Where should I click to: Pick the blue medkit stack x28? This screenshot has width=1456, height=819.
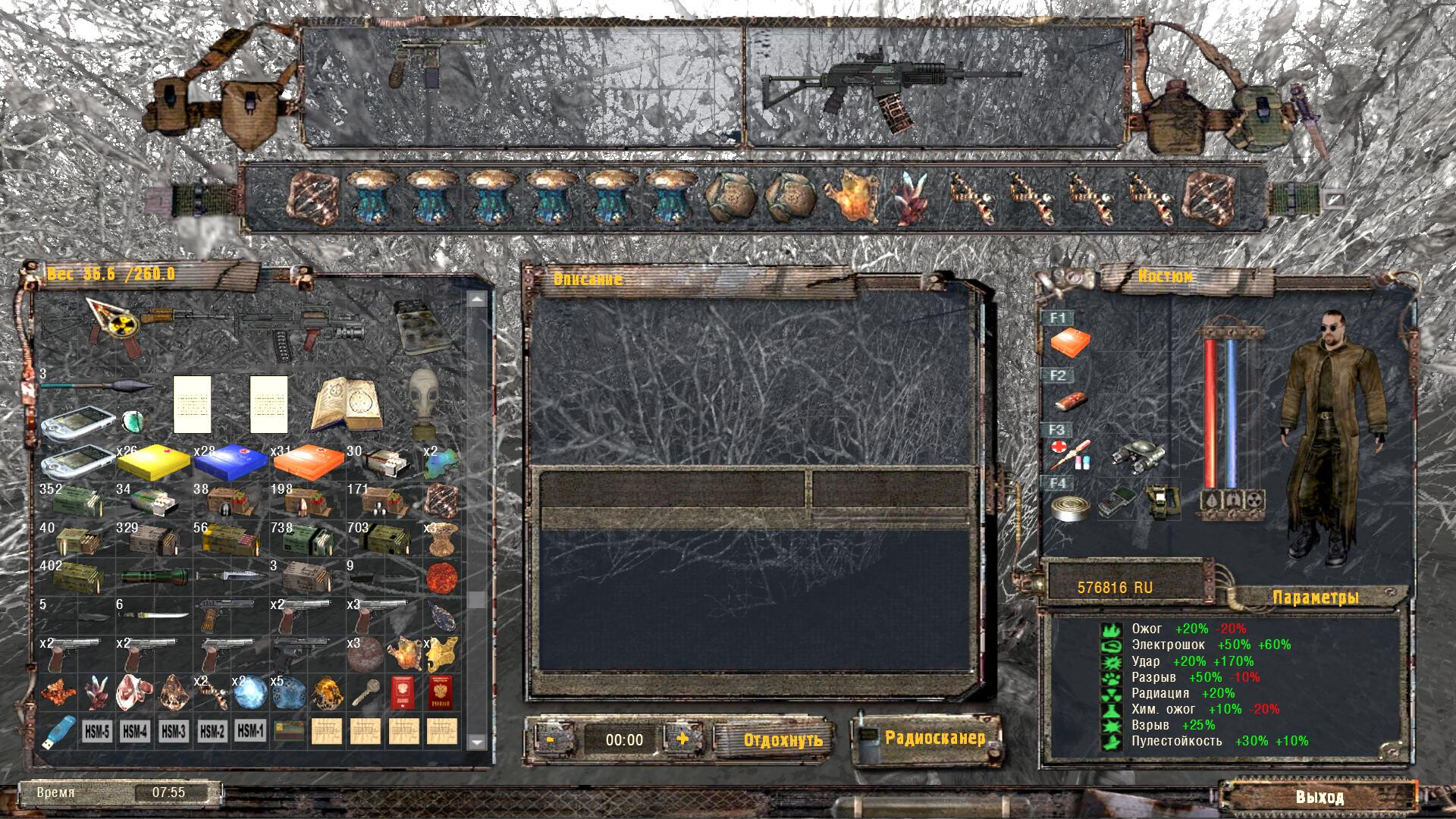(x=230, y=460)
